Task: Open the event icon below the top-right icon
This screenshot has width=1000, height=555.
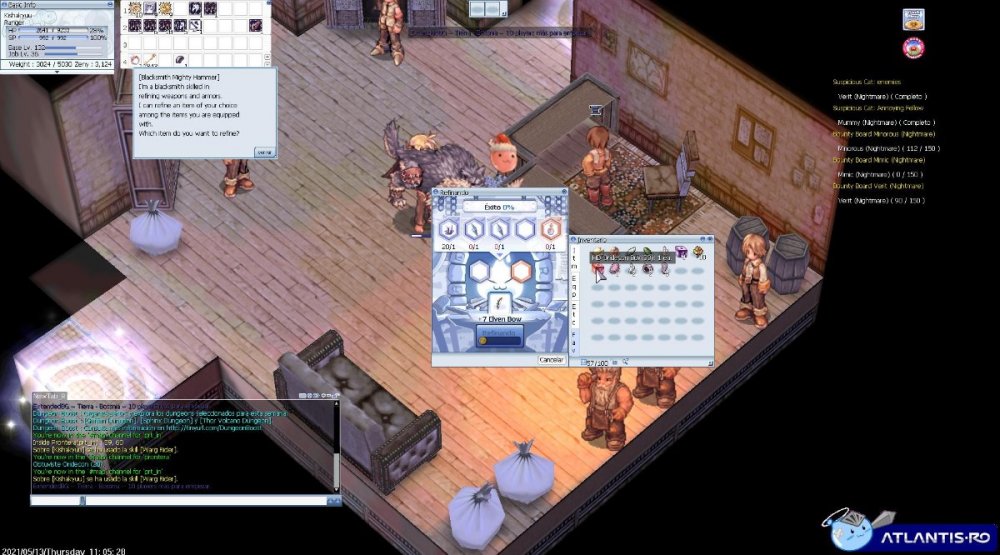Action: (912, 47)
